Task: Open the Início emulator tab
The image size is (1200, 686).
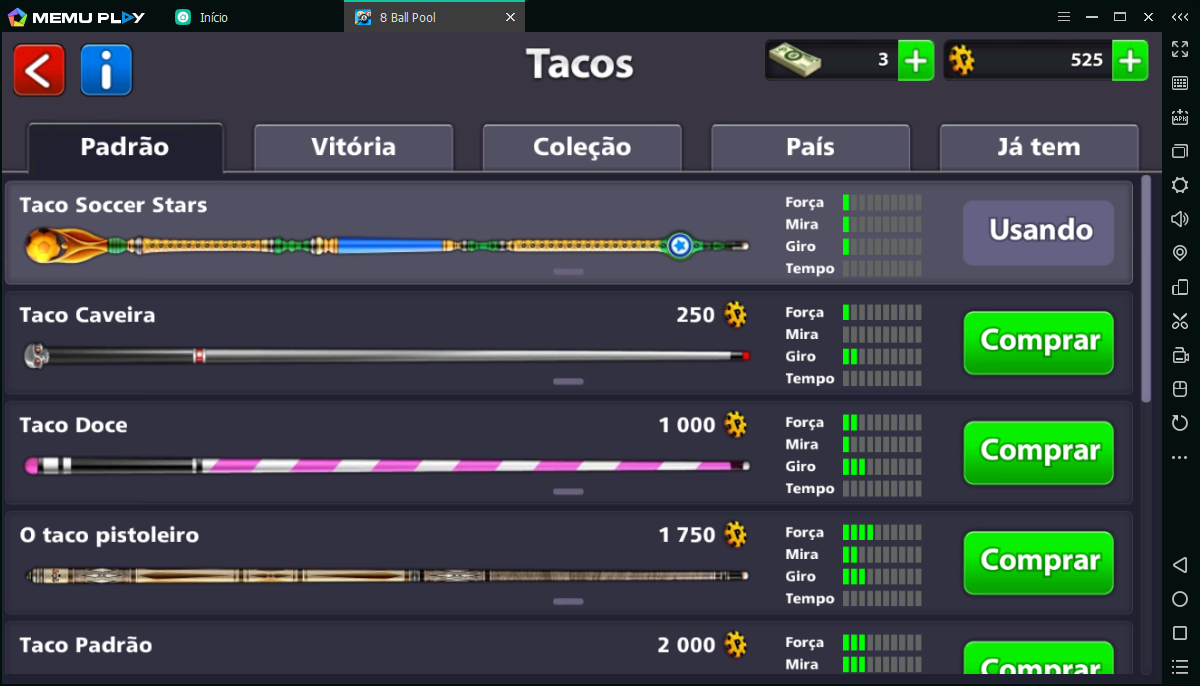Action: tap(213, 17)
